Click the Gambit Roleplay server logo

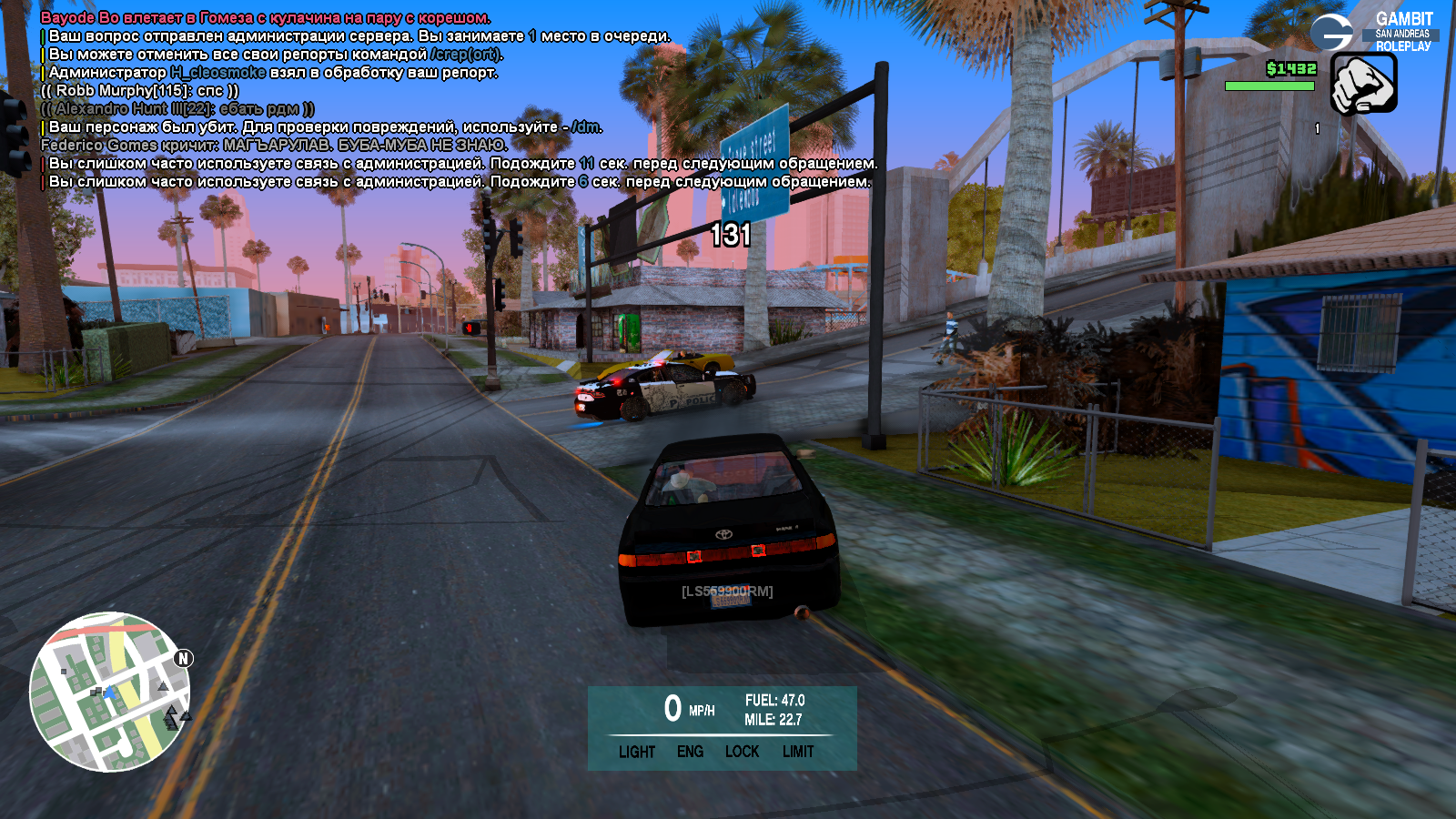(1374, 32)
